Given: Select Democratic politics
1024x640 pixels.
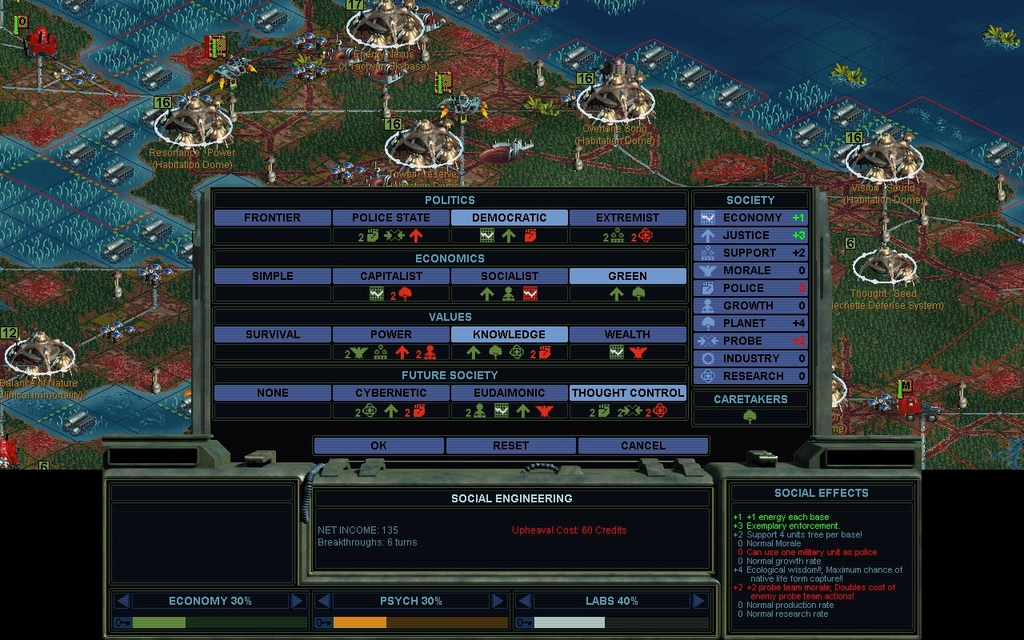Looking at the screenshot, I should point(509,217).
